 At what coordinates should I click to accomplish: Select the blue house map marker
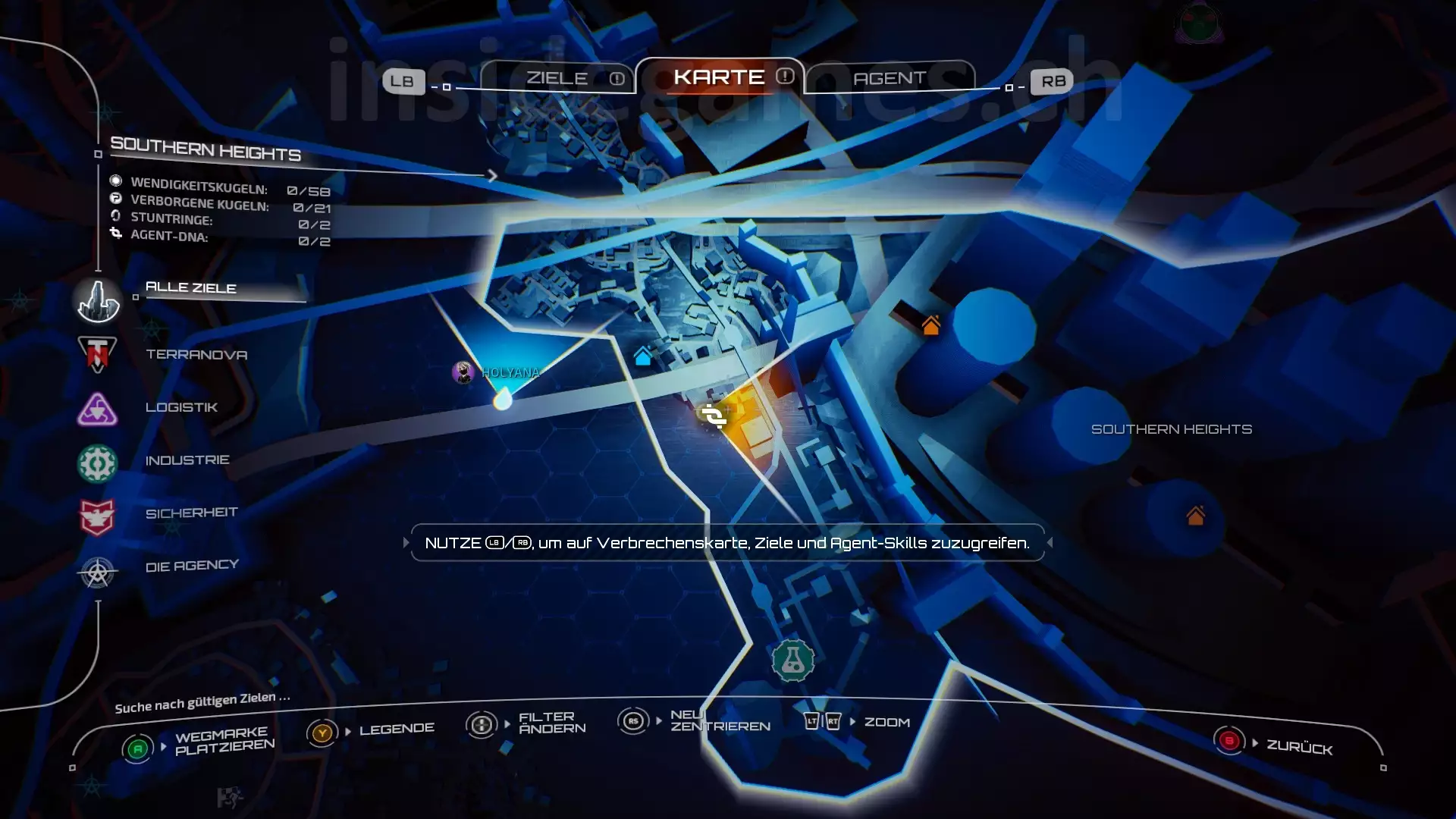pyautogui.click(x=643, y=356)
